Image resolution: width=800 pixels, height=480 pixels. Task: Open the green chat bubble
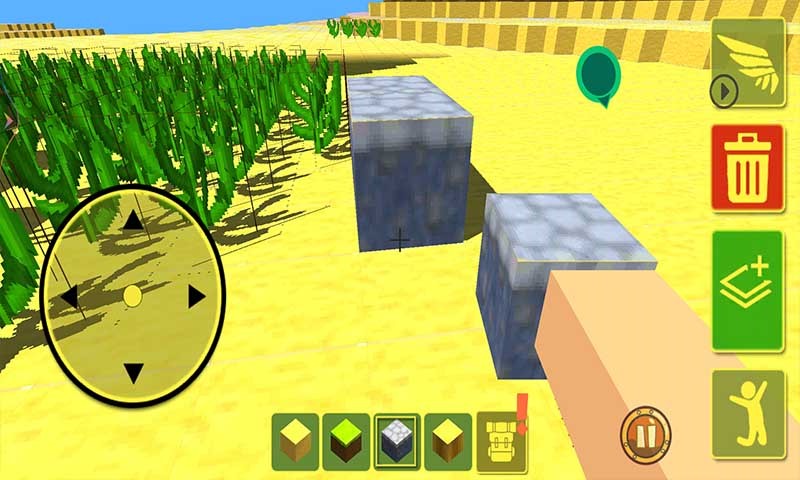[598, 75]
